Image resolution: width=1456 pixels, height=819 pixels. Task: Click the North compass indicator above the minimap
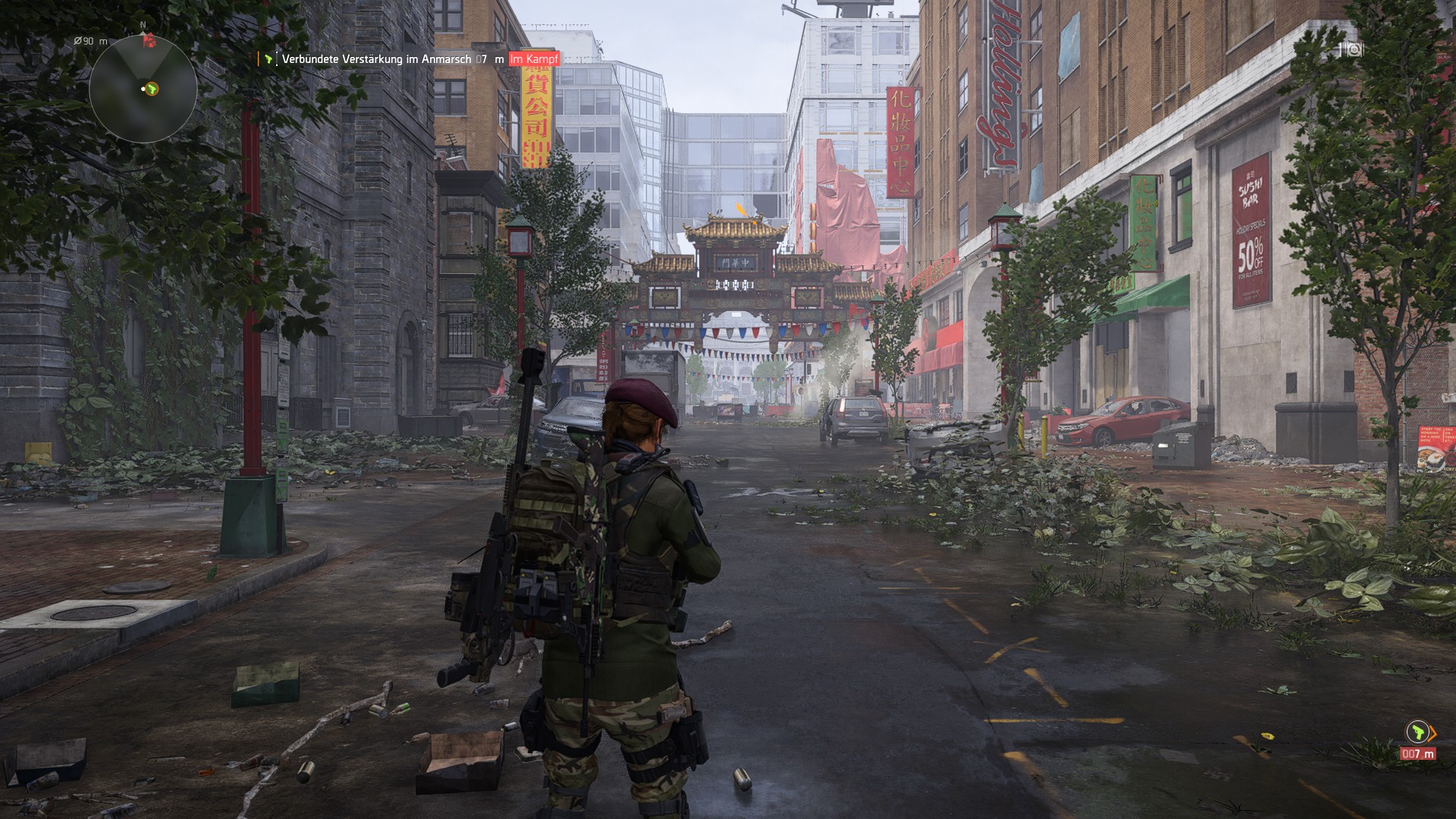[x=143, y=25]
